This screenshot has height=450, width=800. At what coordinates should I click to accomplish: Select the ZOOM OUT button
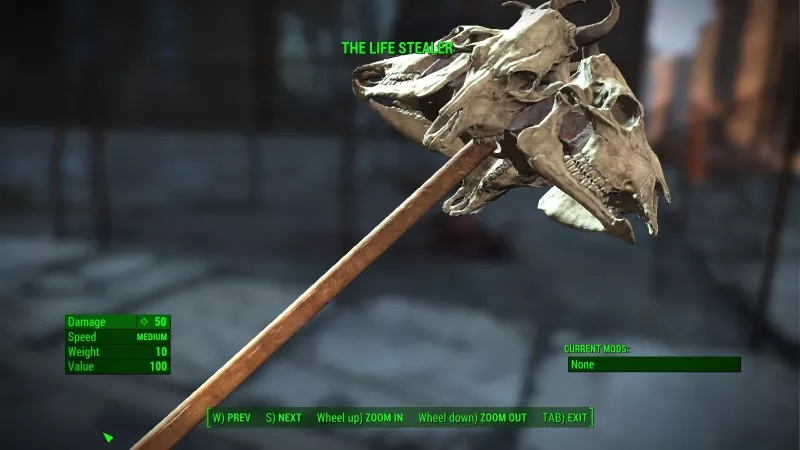coord(472,417)
